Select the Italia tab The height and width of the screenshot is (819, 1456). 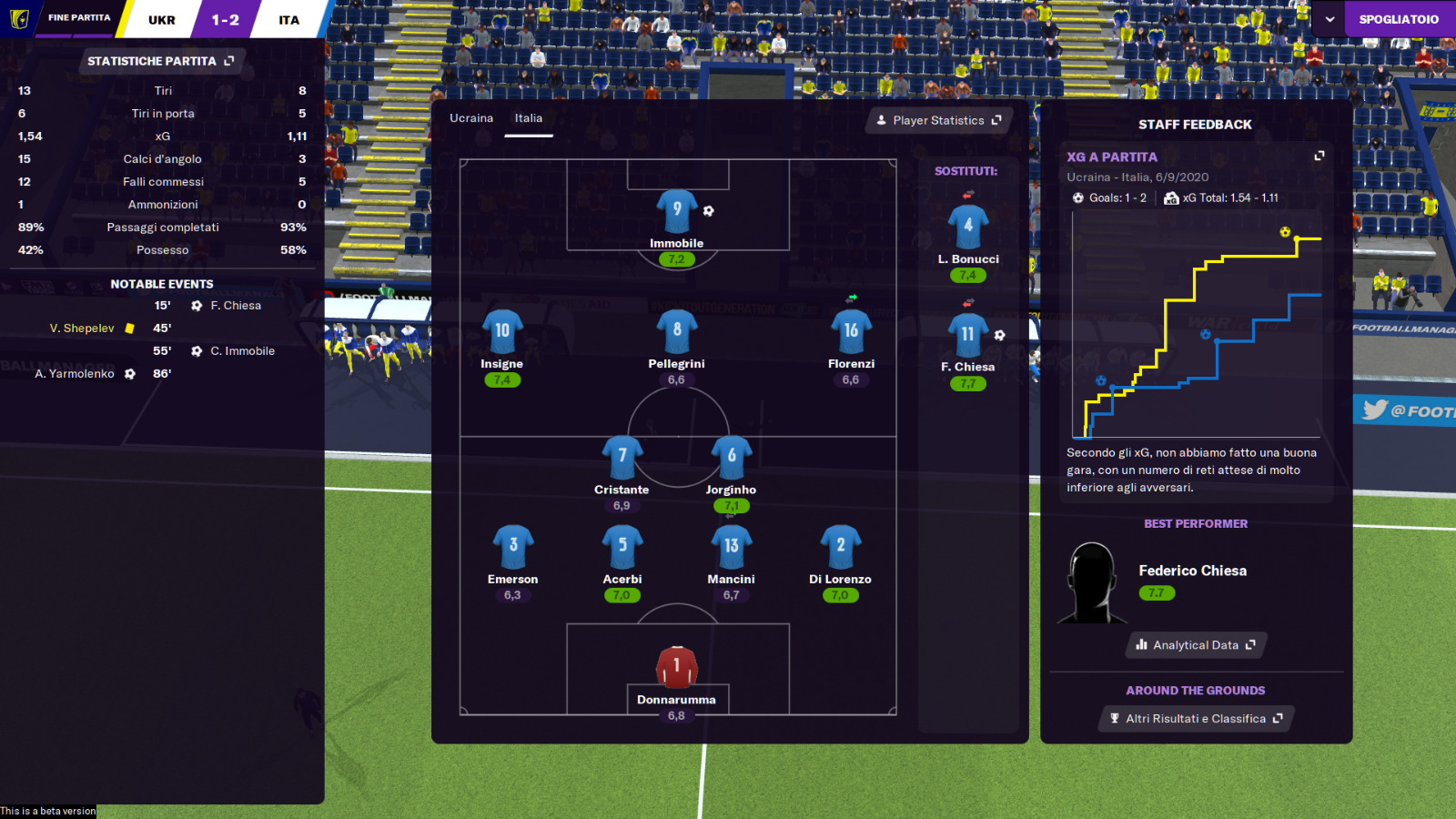(529, 117)
